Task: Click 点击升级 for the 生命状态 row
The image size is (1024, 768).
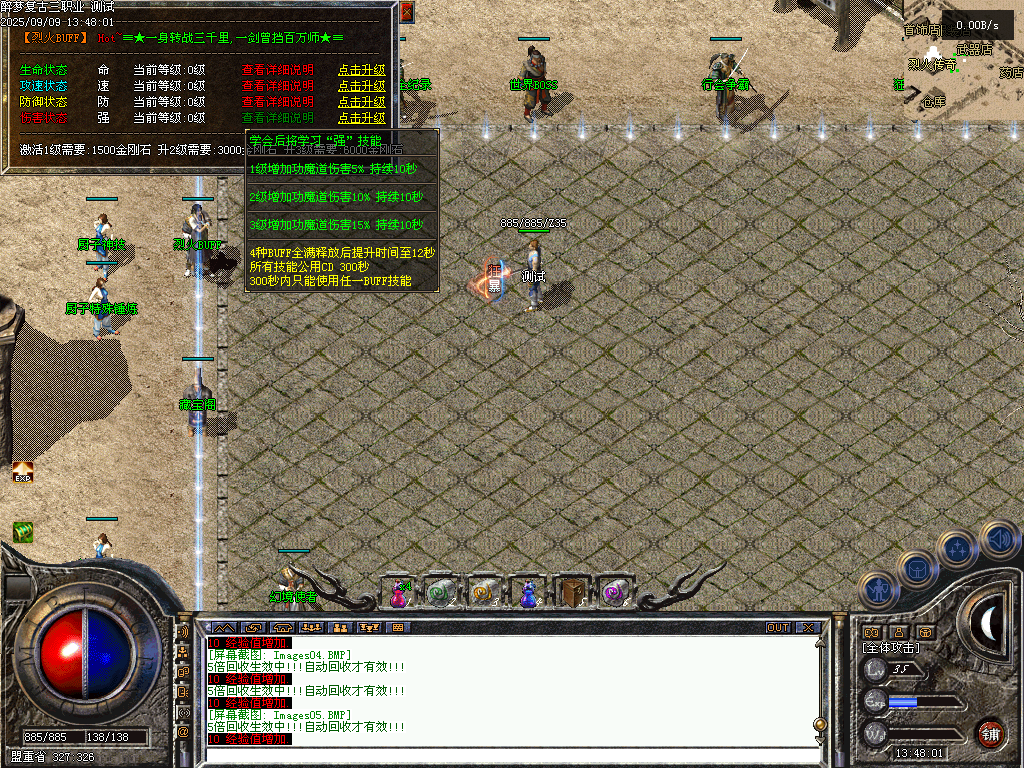Action: [x=361, y=71]
